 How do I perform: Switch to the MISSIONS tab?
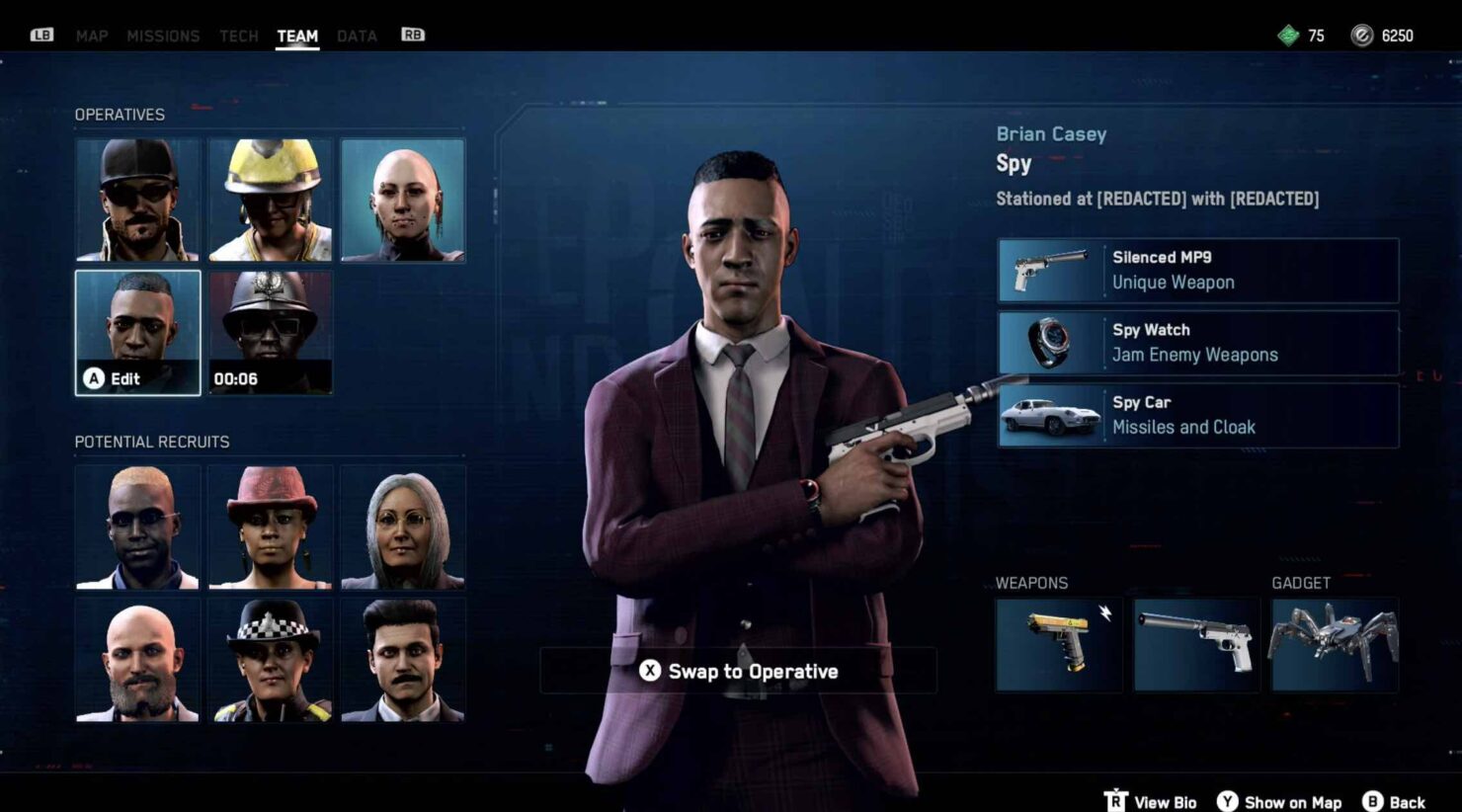coord(163,36)
